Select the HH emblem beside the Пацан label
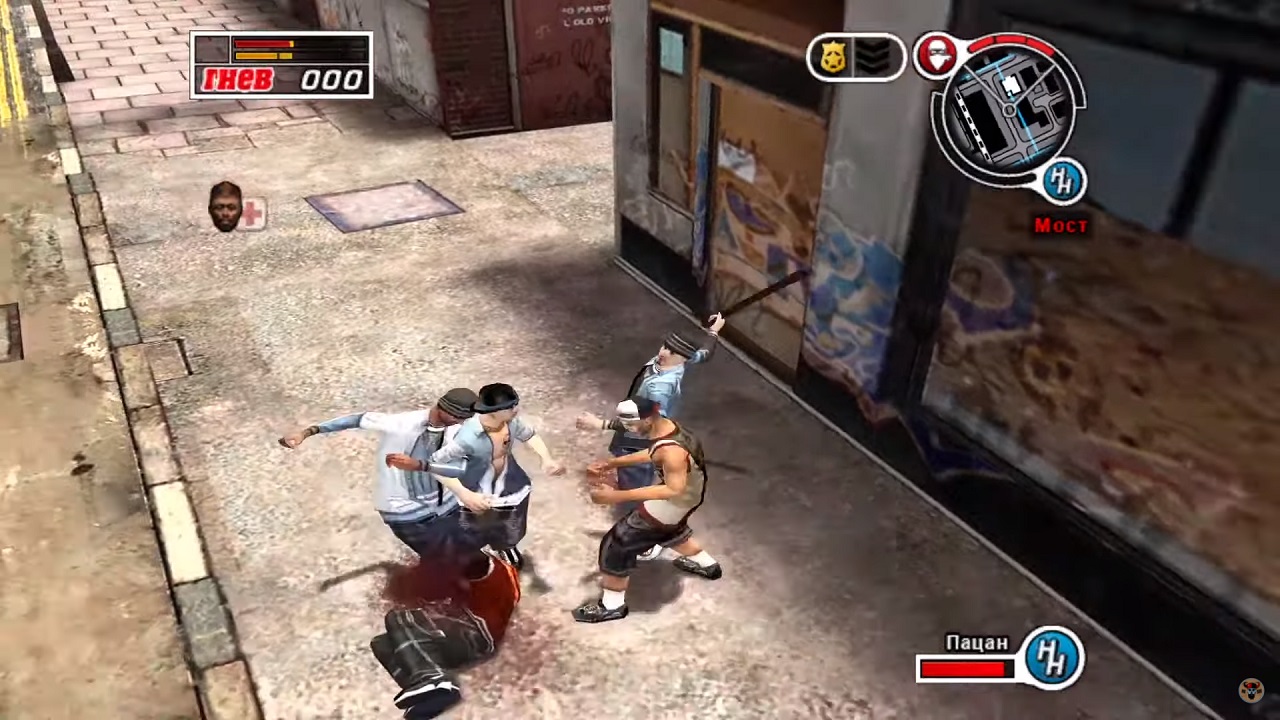 pos(1053,656)
